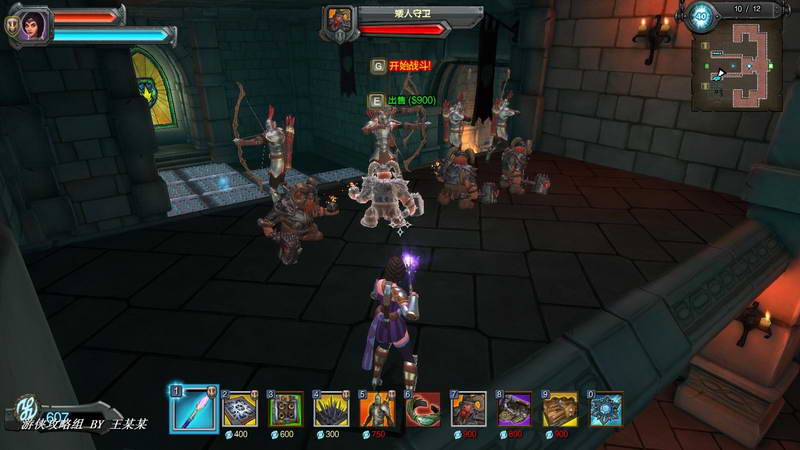Pick the purple-framed 890-cost trap slot
The image size is (800, 450).
(516, 409)
